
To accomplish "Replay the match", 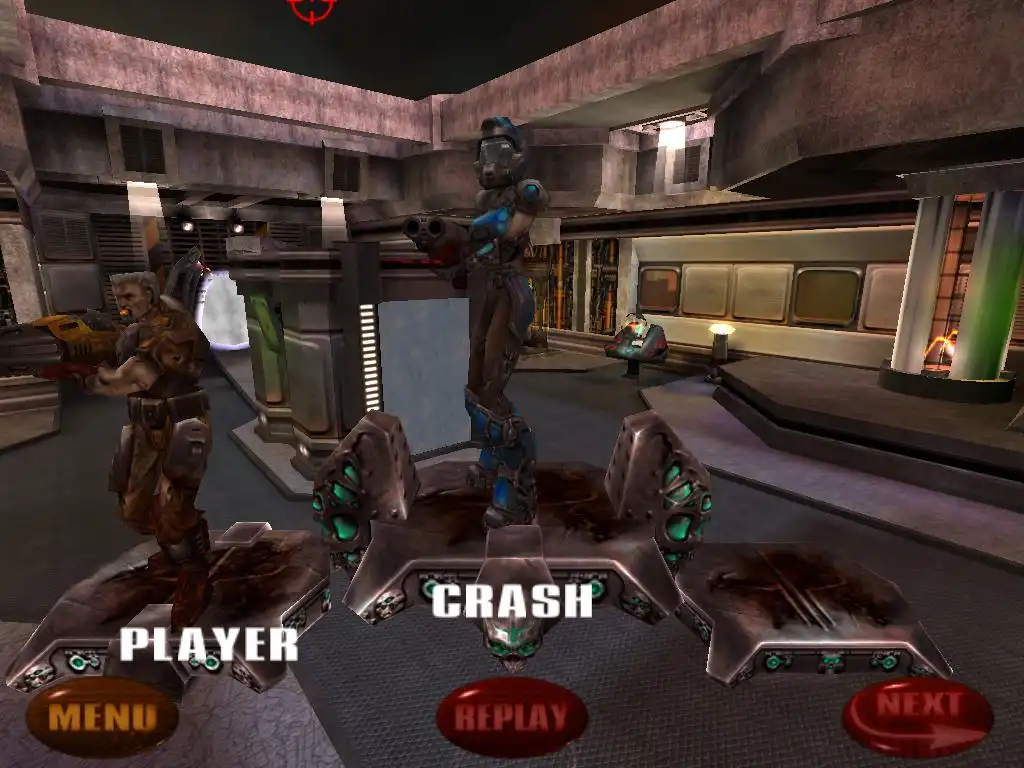I will point(512,716).
